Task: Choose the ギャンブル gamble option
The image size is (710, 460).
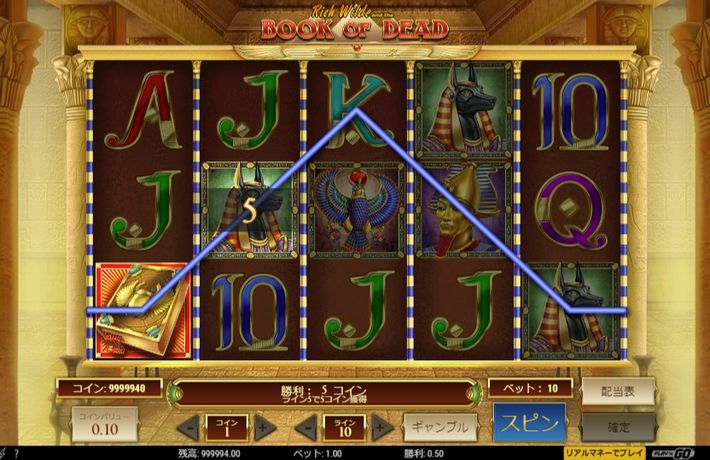Action: pos(441,427)
